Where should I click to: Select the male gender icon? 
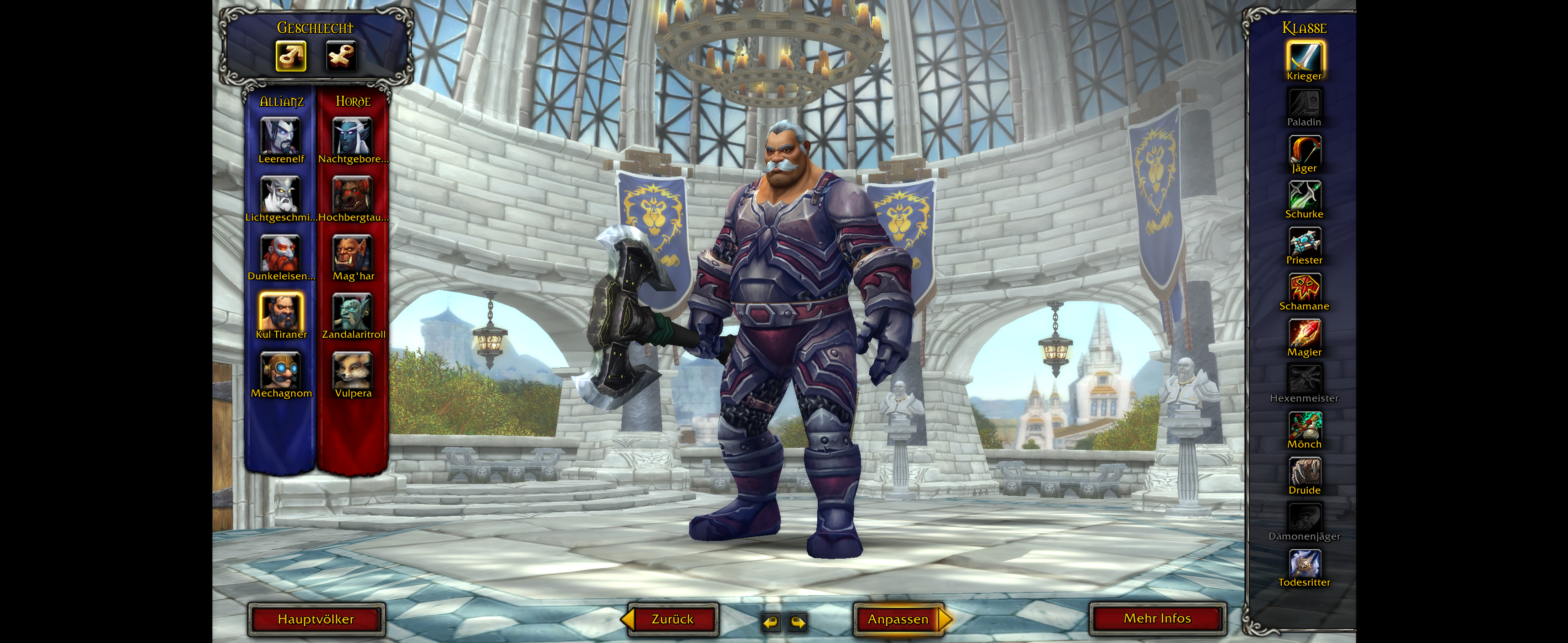[x=291, y=57]
